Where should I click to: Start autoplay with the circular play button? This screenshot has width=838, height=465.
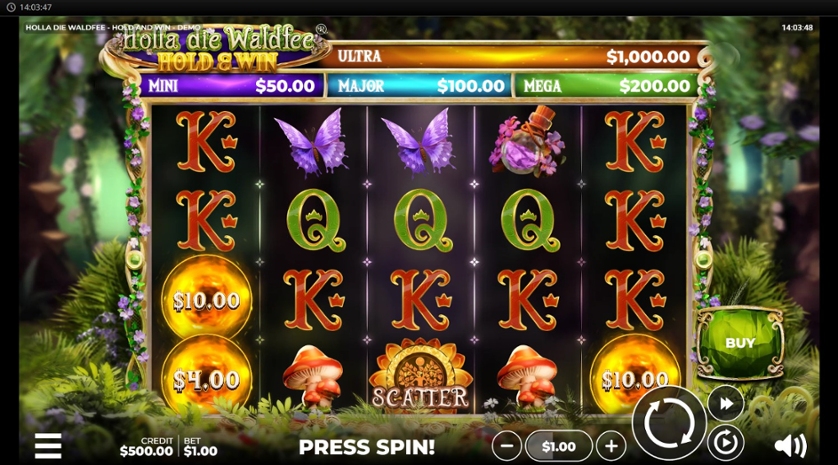point(725,441)
